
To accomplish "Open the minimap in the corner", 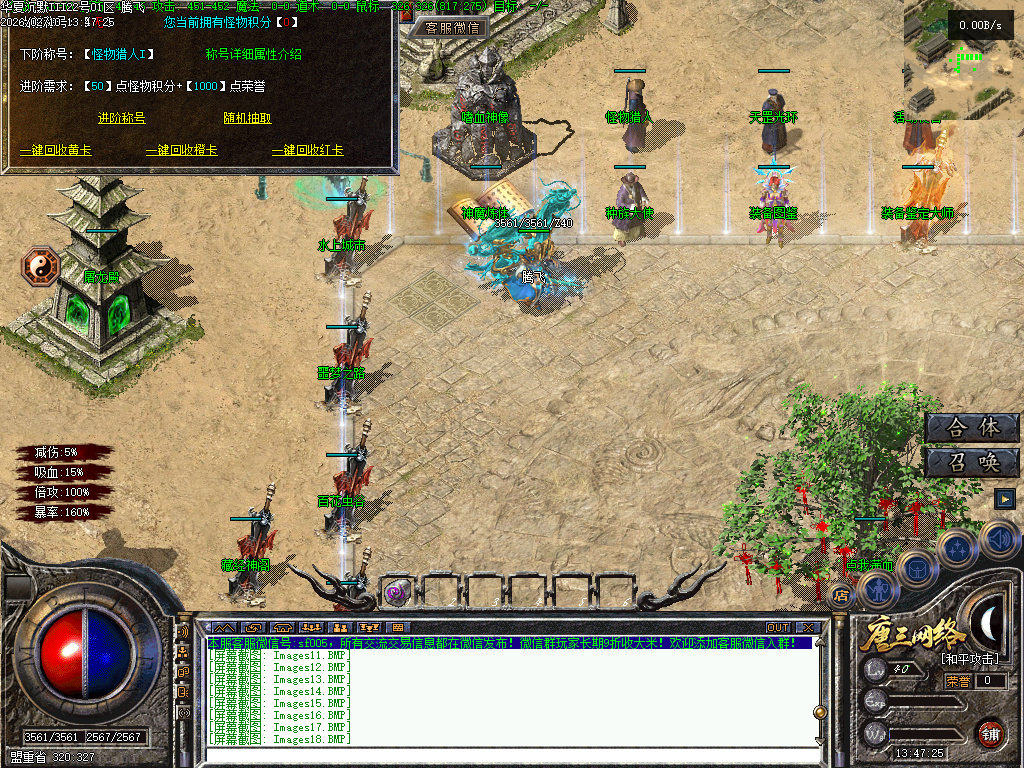I will (962, 60).
